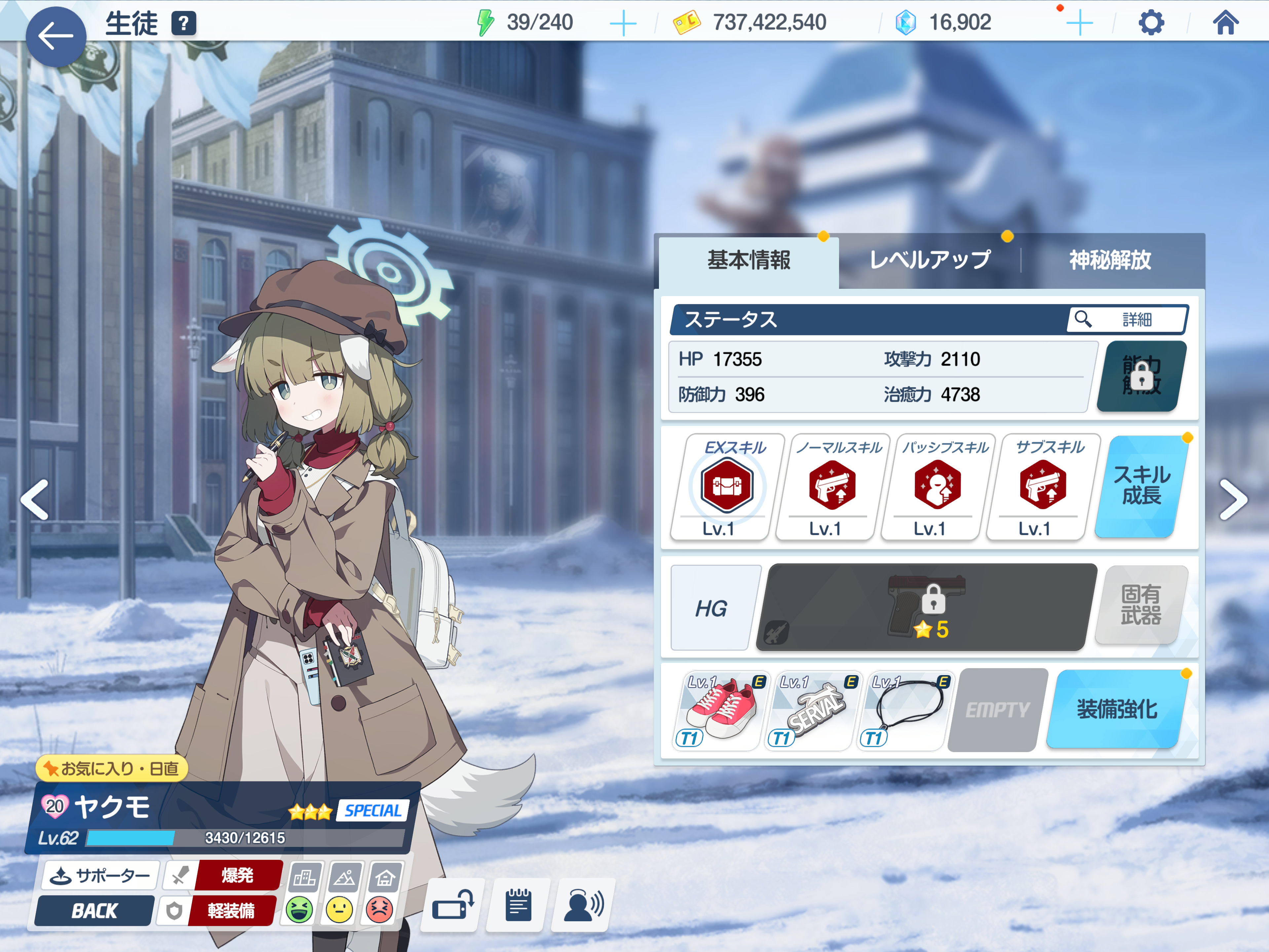Open the 装備強化 equipment upgrade button
1269x952 pixels.
click(x=1116, y=709)
